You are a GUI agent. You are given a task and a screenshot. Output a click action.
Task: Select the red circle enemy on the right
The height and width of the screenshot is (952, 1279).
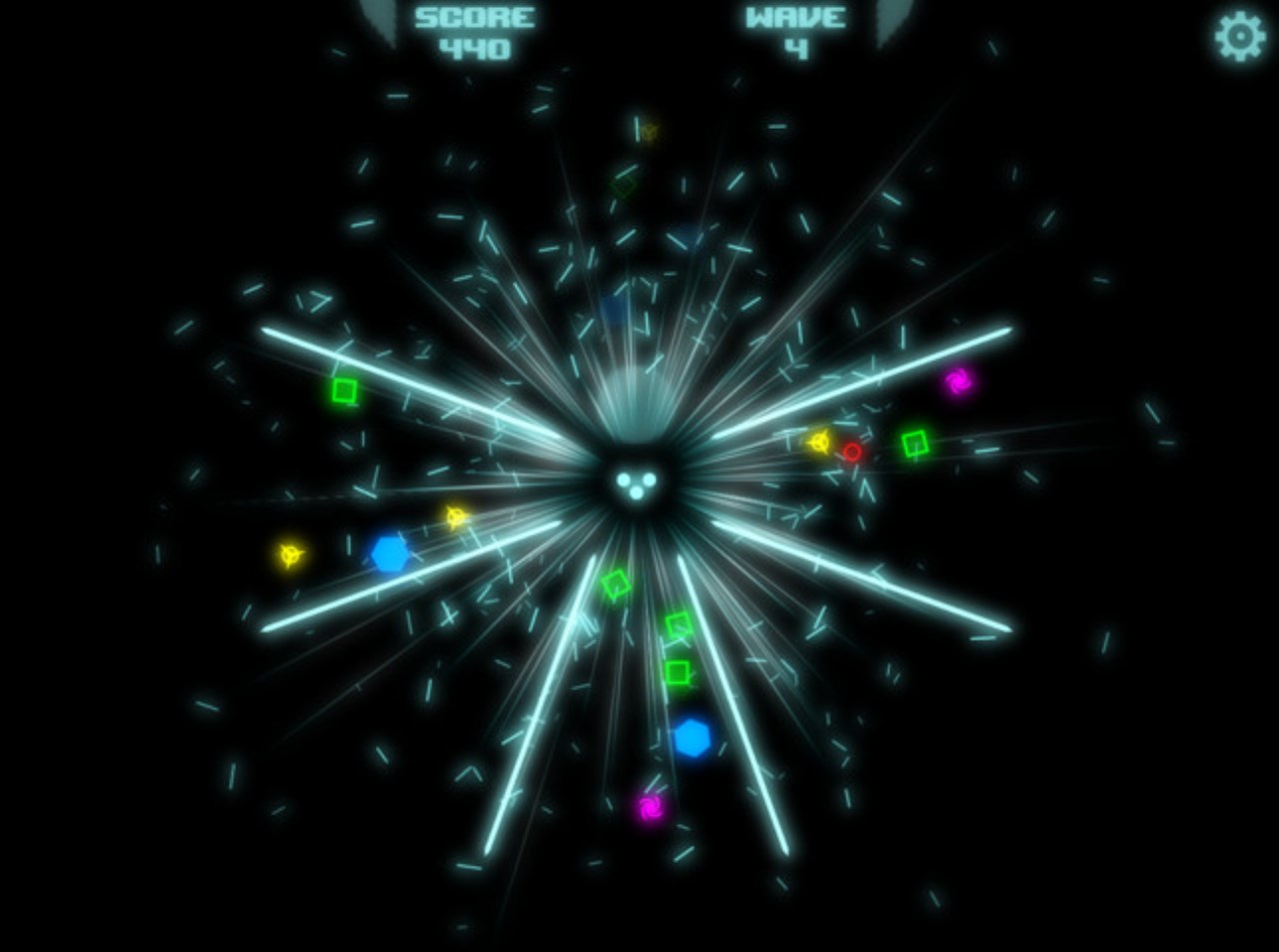[x=854, y=452]
